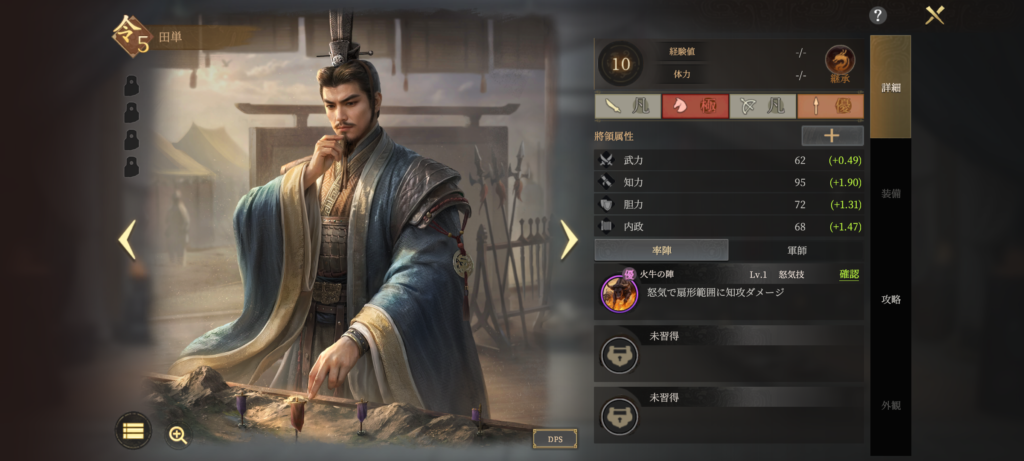Select the red cavalry aptitude badge

pyautogui.click(x=695, y=106)
